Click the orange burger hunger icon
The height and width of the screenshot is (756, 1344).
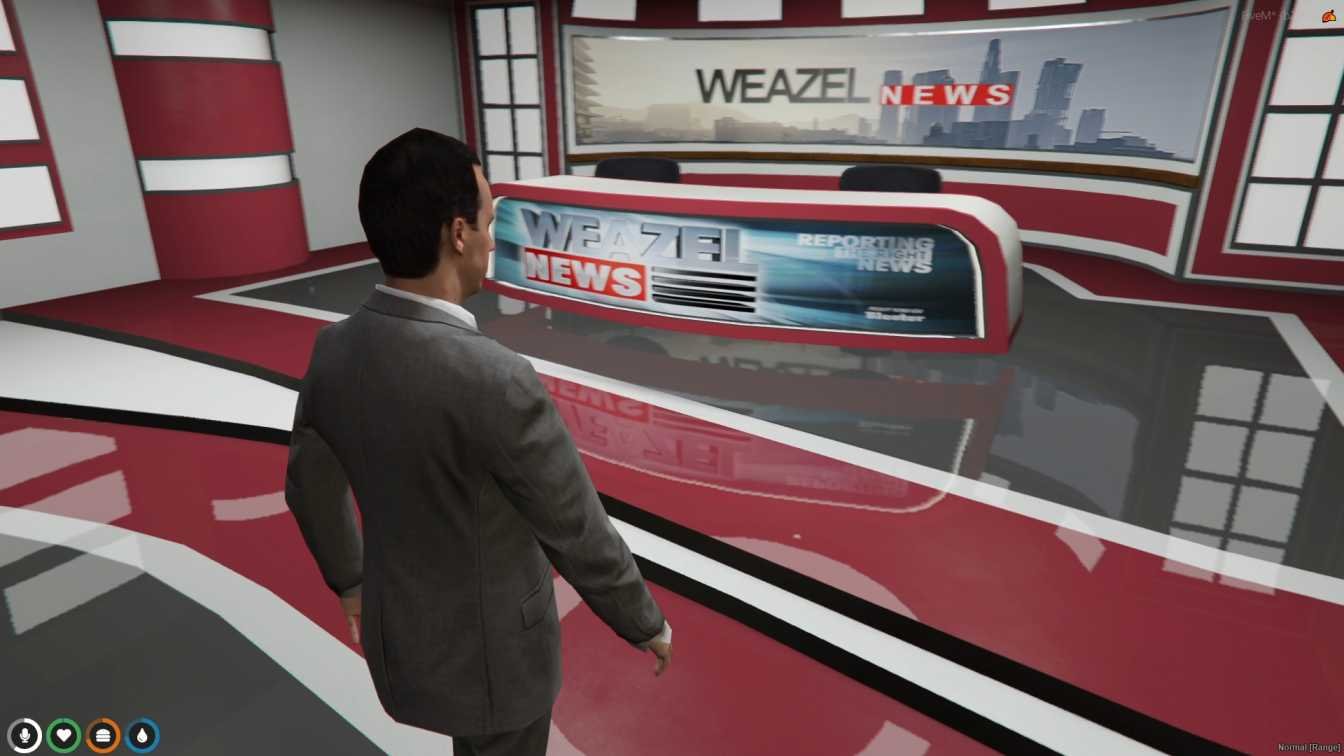(x=103, y=736)
